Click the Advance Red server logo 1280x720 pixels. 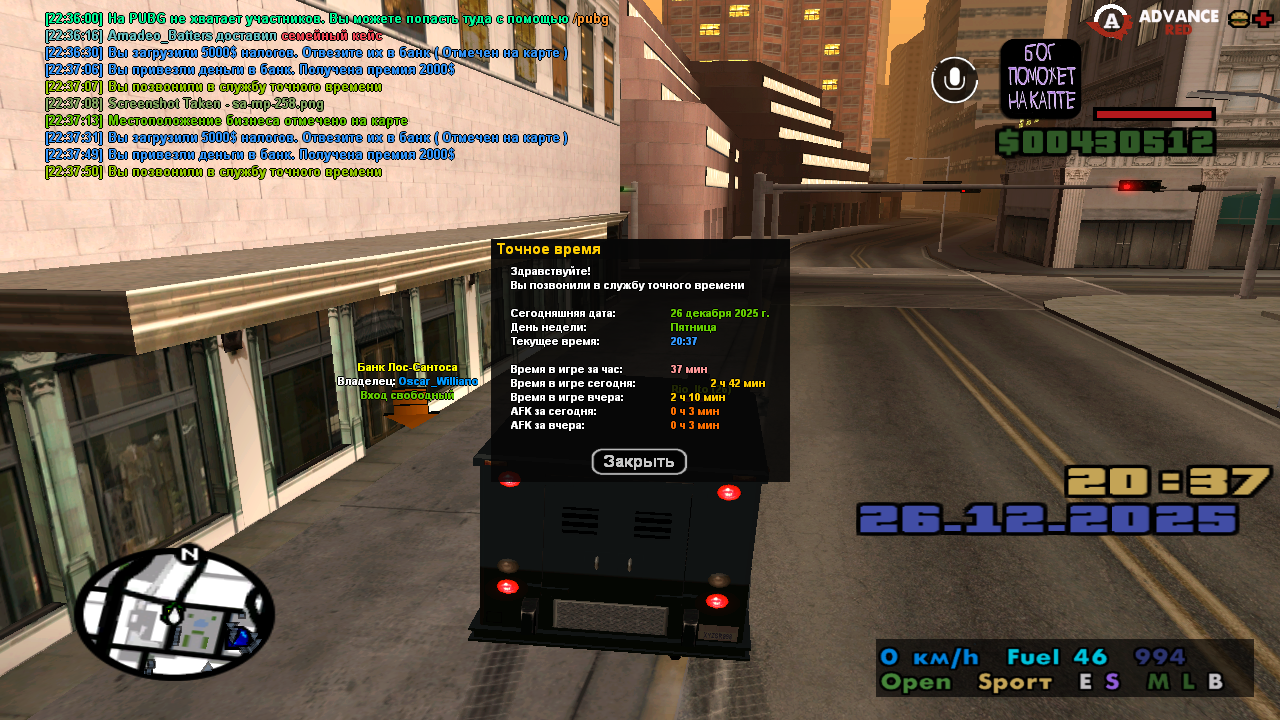pyautogui.click(x=1153, y=20)
